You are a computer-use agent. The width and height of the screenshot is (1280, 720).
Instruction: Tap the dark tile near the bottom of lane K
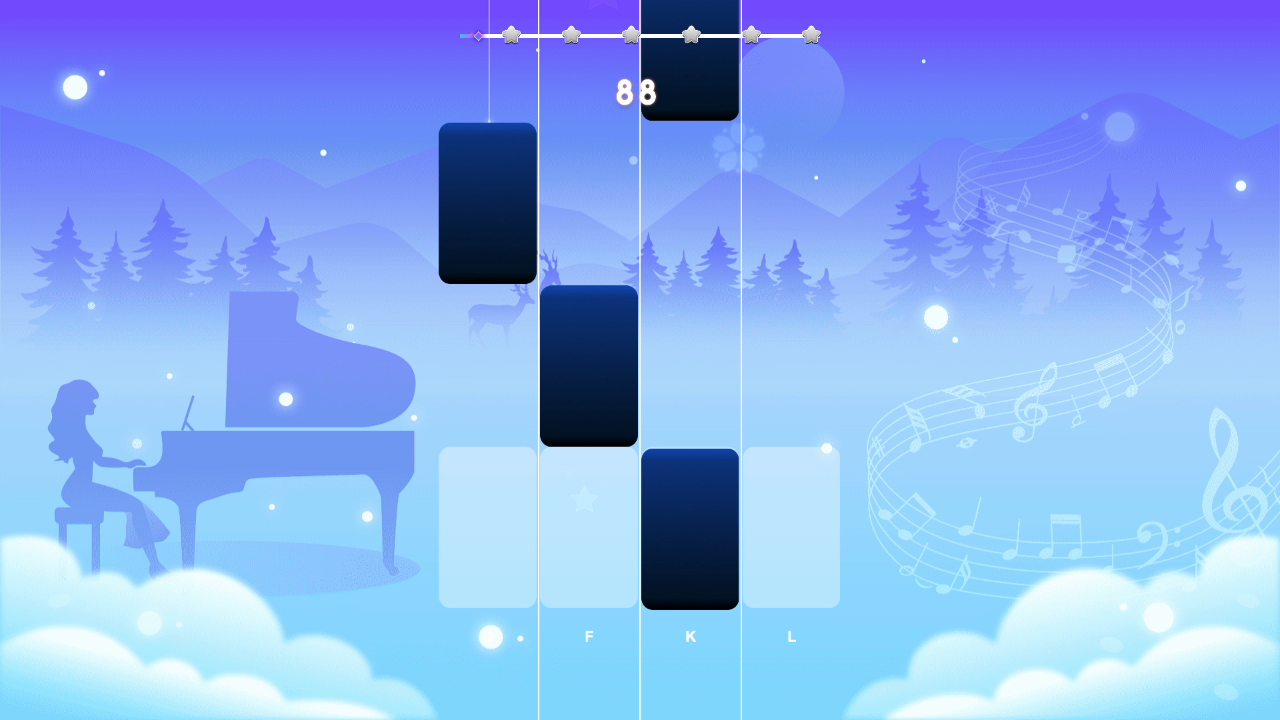(x=690, y=528)
